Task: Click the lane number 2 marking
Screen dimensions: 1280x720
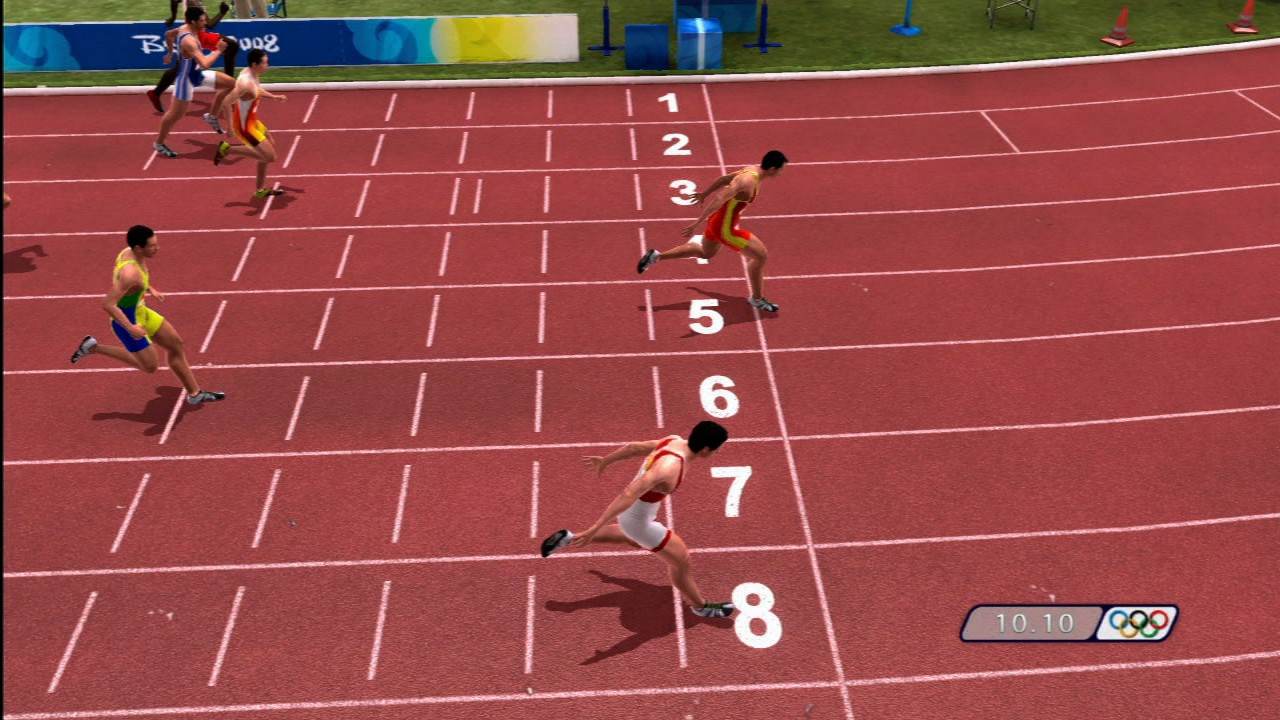Action: [673, 143]
